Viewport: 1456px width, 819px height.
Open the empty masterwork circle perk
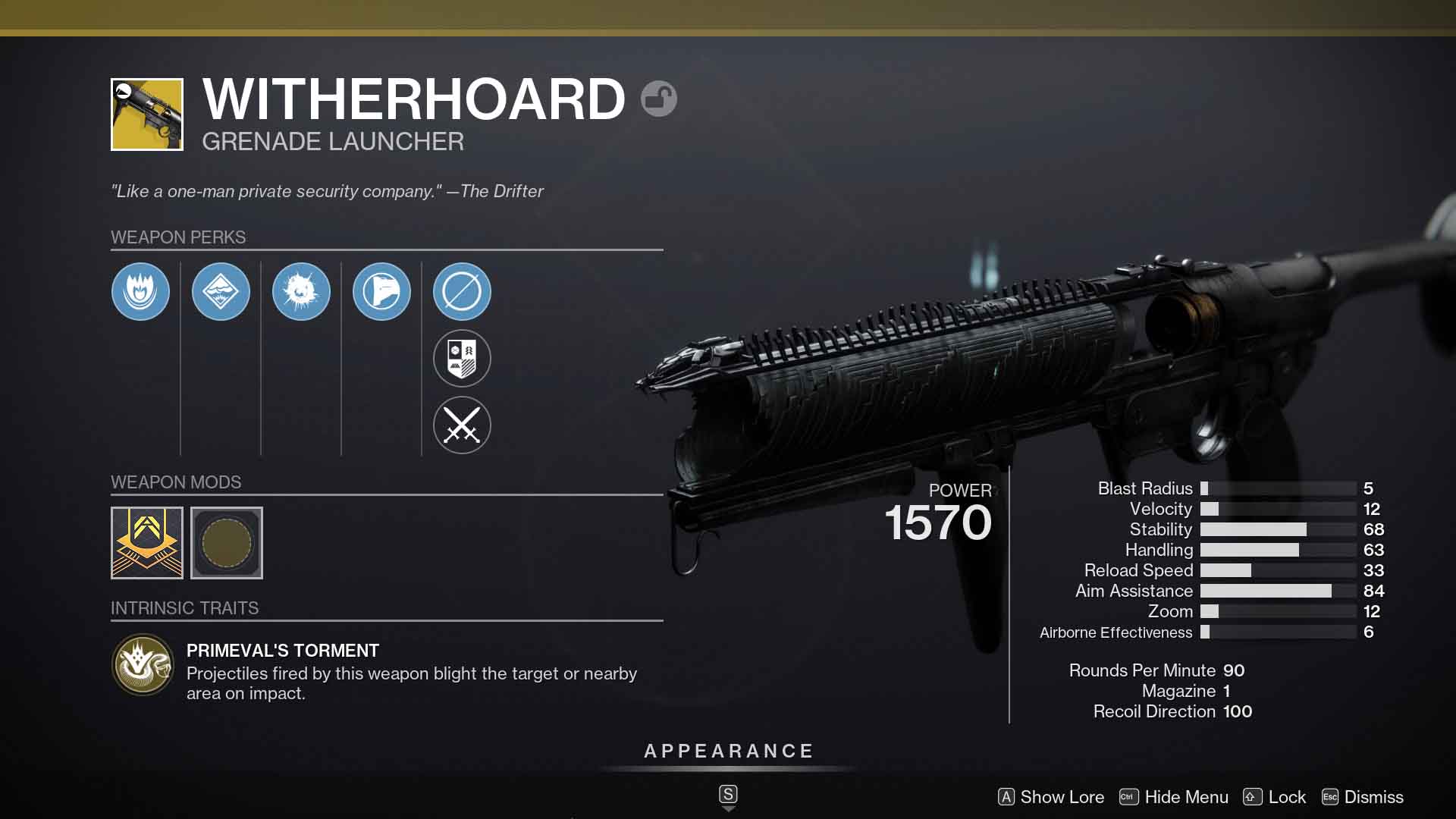pyautogui.click(x=462, y=291)
